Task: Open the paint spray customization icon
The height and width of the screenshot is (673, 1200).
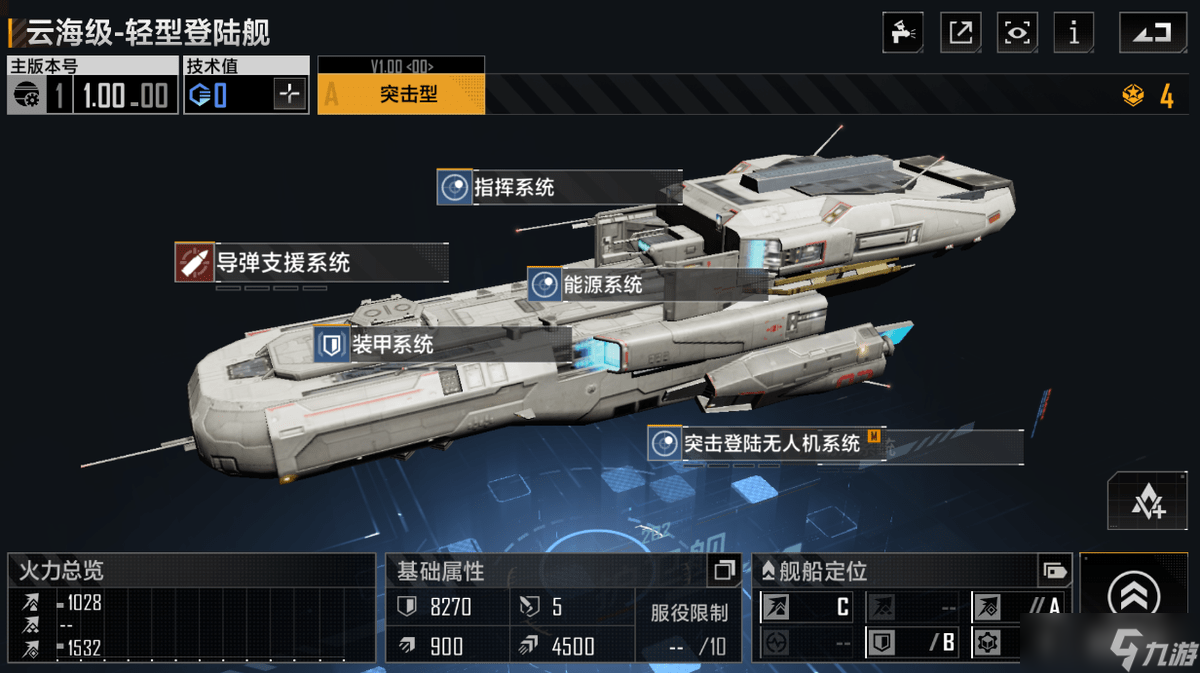Action: tap(903, 32)
